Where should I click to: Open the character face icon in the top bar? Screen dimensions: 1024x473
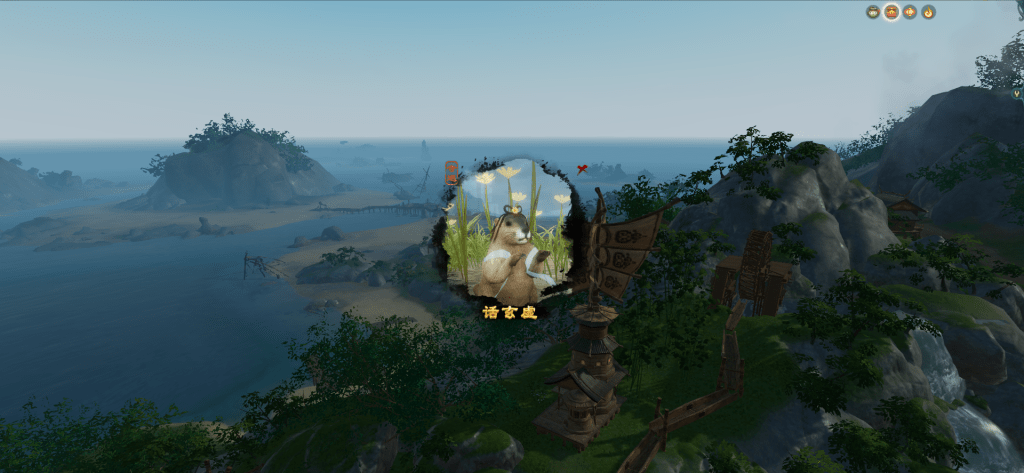(873, 12)
